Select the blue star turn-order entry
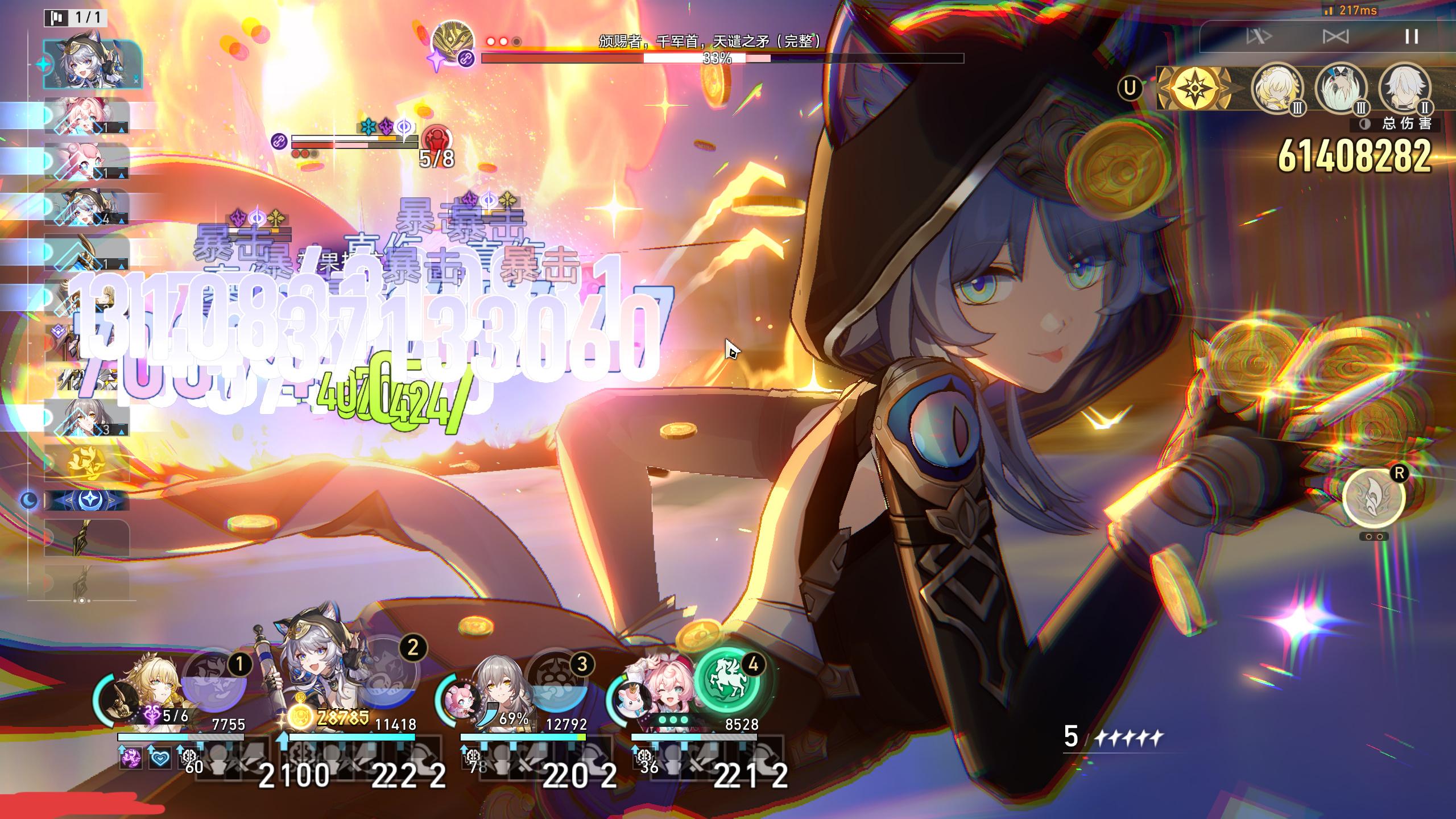Viewport: 1456px width, 819px height. (x=86, y=500)
